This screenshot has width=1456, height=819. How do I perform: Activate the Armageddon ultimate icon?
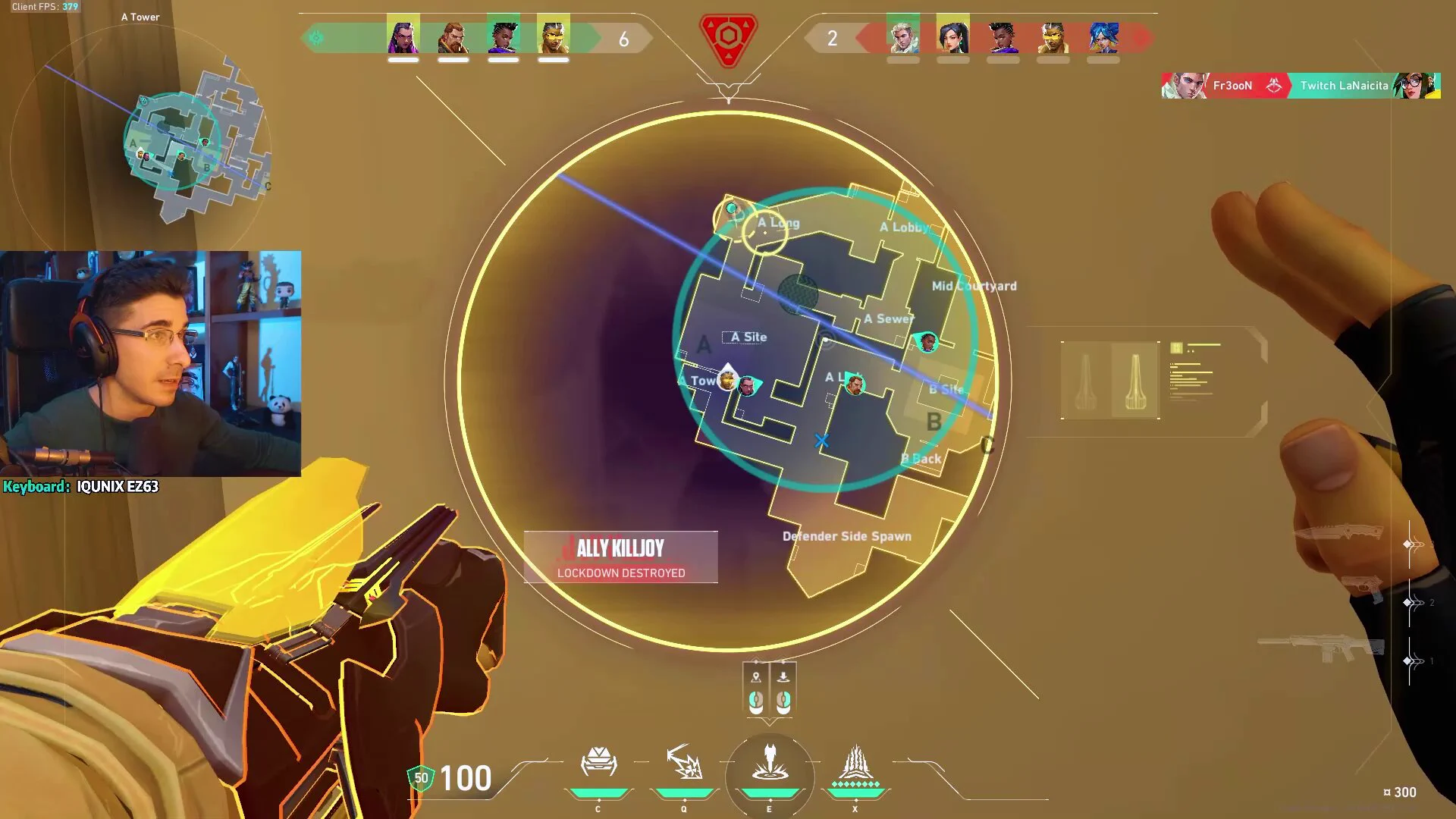[x=855, y=763]
